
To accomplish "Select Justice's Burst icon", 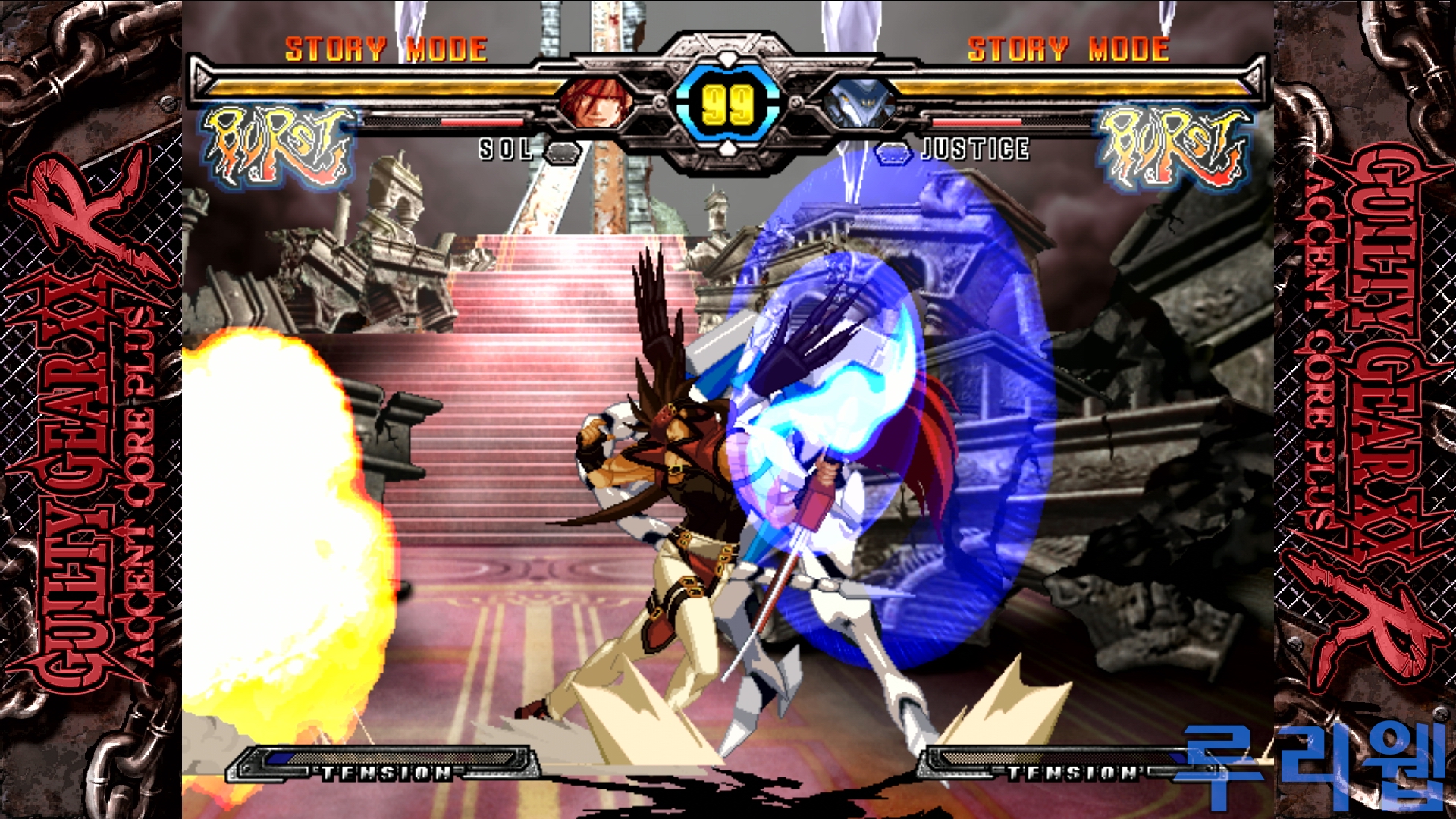I will coord(1173,147).
